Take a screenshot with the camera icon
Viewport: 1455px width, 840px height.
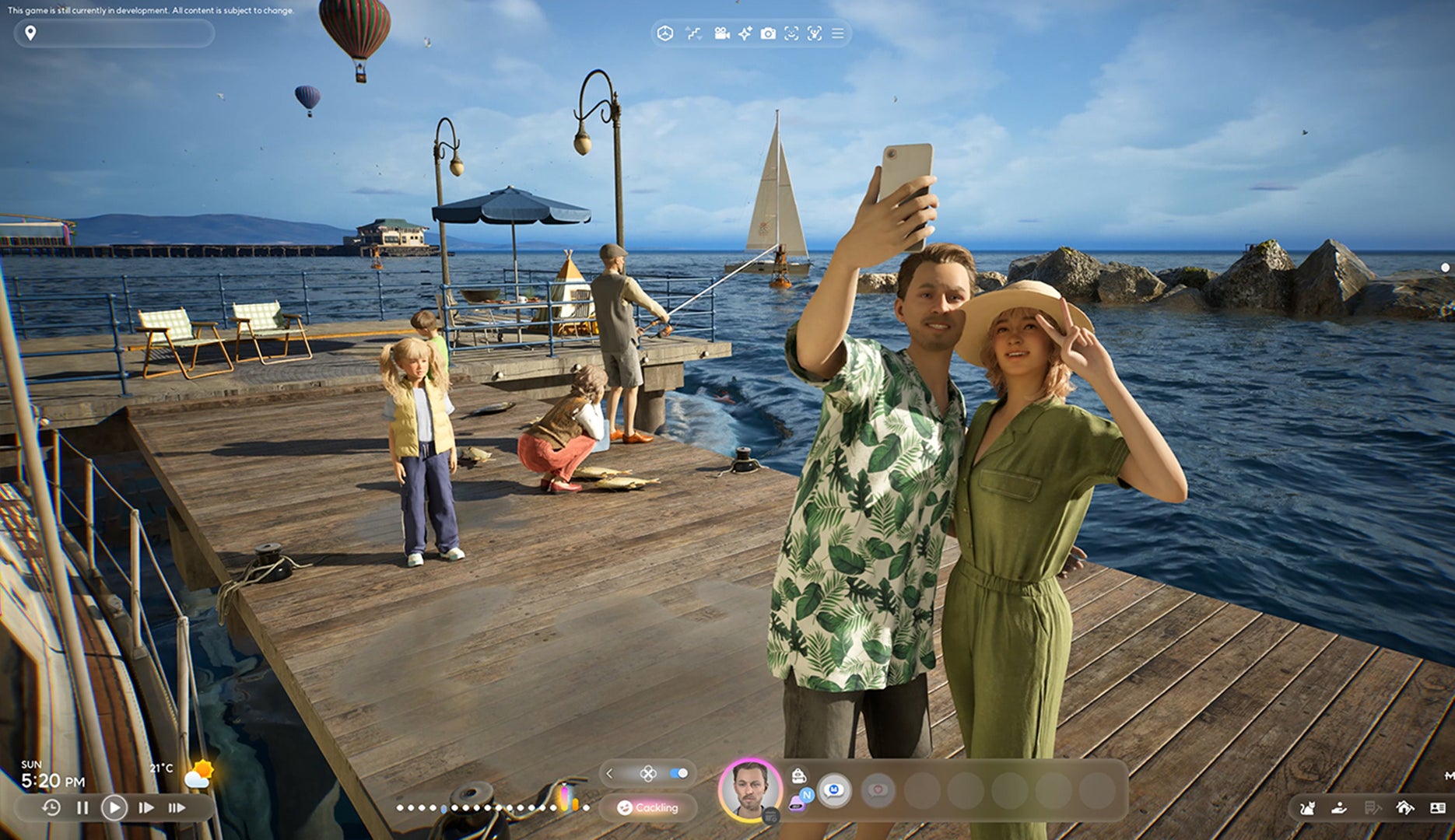pos(768,33)
